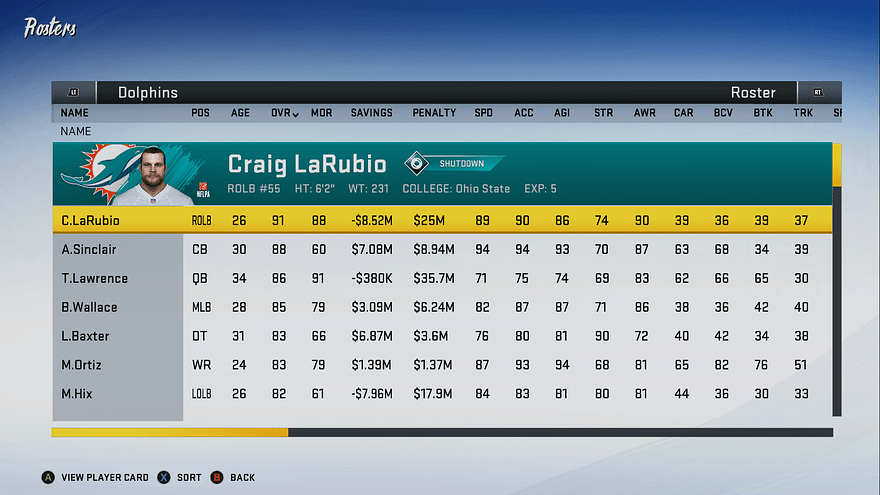
Task: Sort roster by the AWR column
Action: click(x=644, y=113)
